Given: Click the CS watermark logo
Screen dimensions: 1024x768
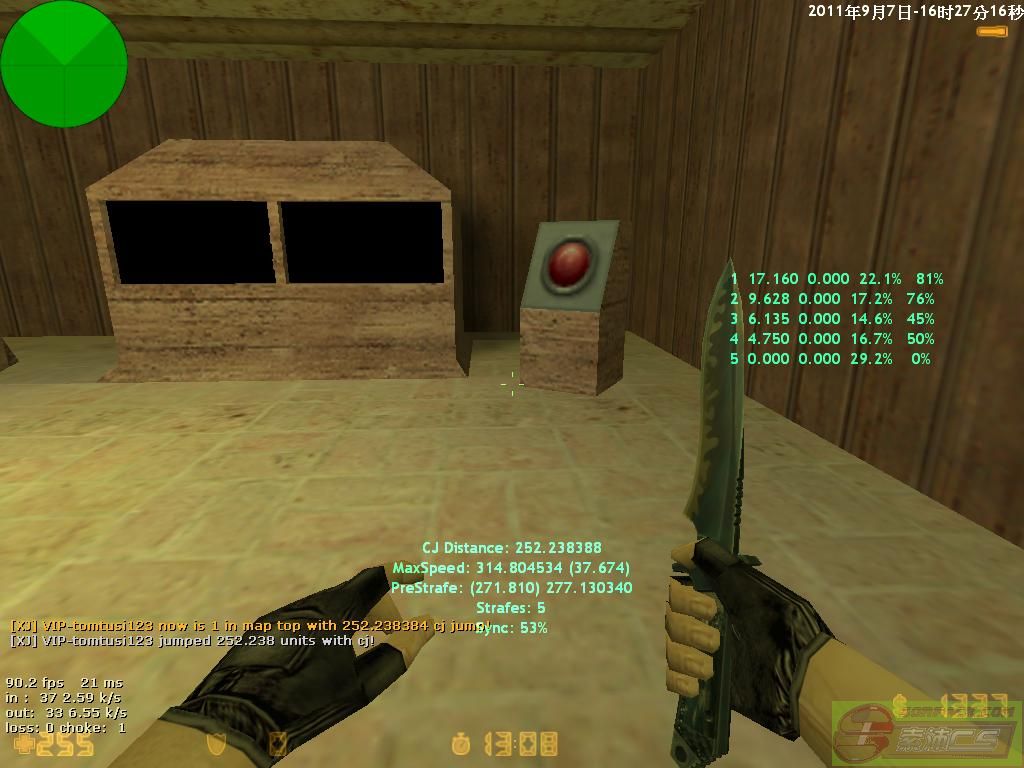Looking at the screenshot, I should click(924, 733).
